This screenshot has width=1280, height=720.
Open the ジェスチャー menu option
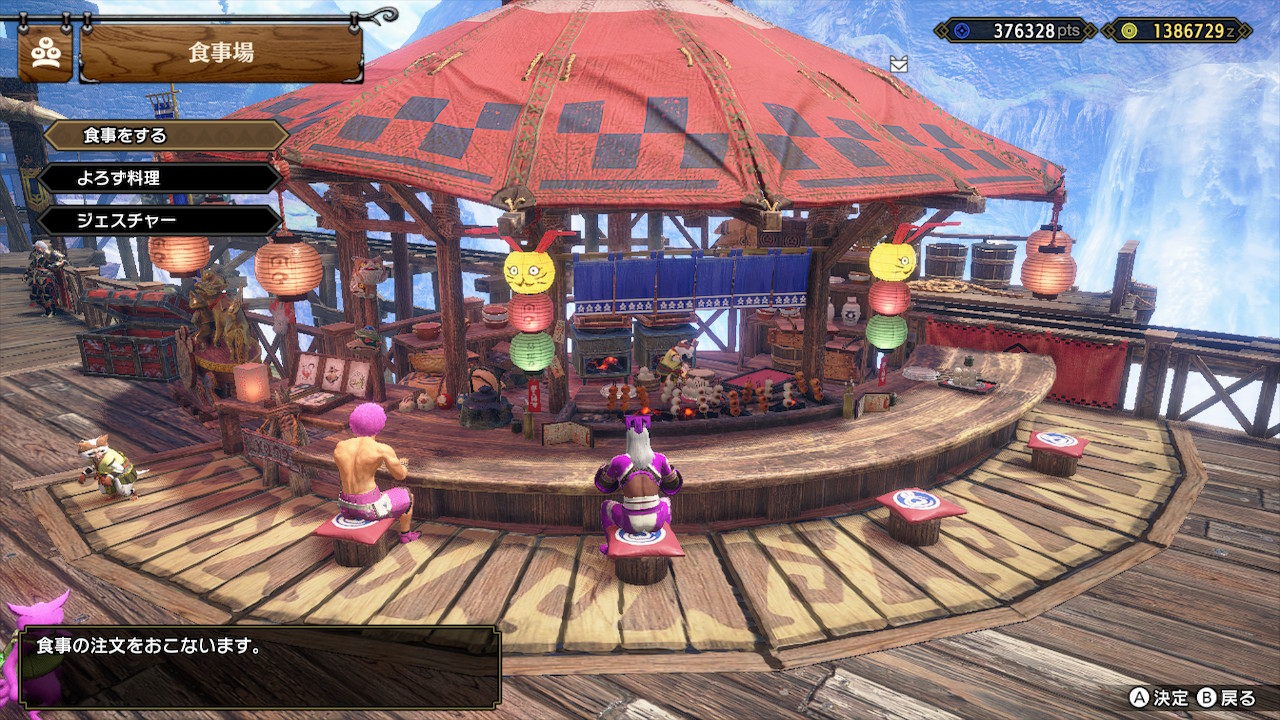[x=160, y=220]
